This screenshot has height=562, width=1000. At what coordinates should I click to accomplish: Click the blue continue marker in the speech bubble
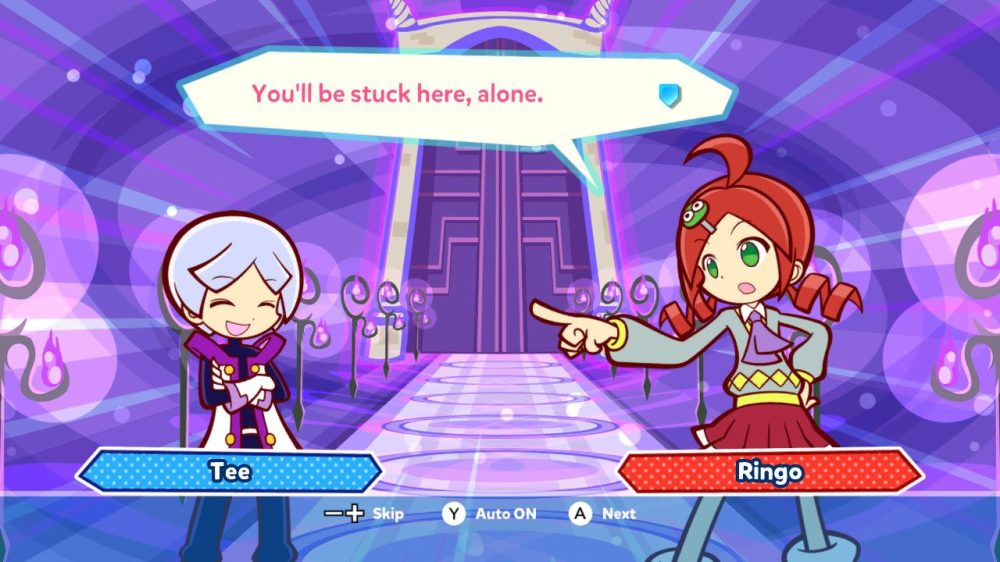670,94
